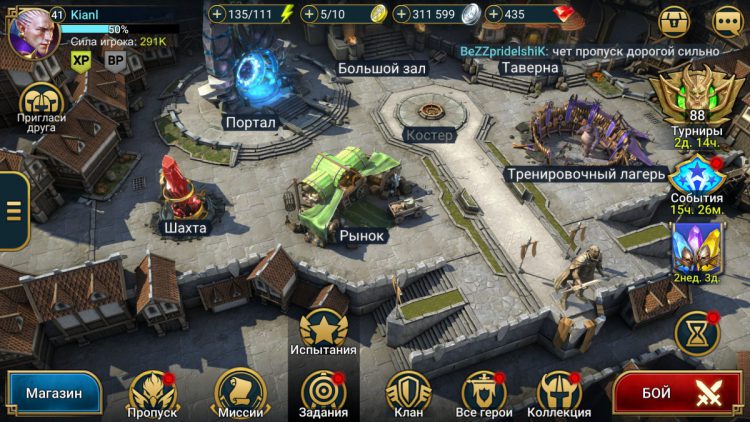View Все герои roster
The image size is (750, 422).
483,391
